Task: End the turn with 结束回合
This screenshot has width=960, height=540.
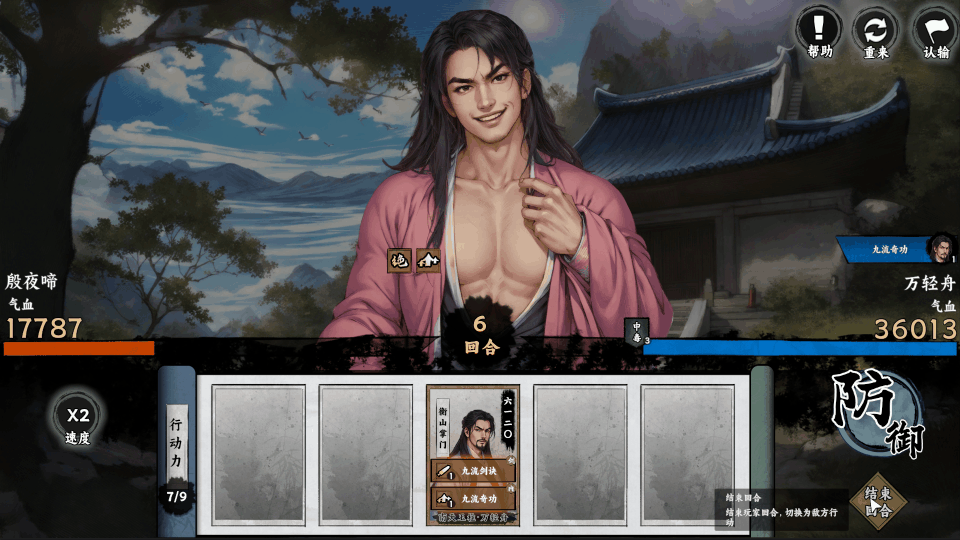Action: [x=878, y=500]
